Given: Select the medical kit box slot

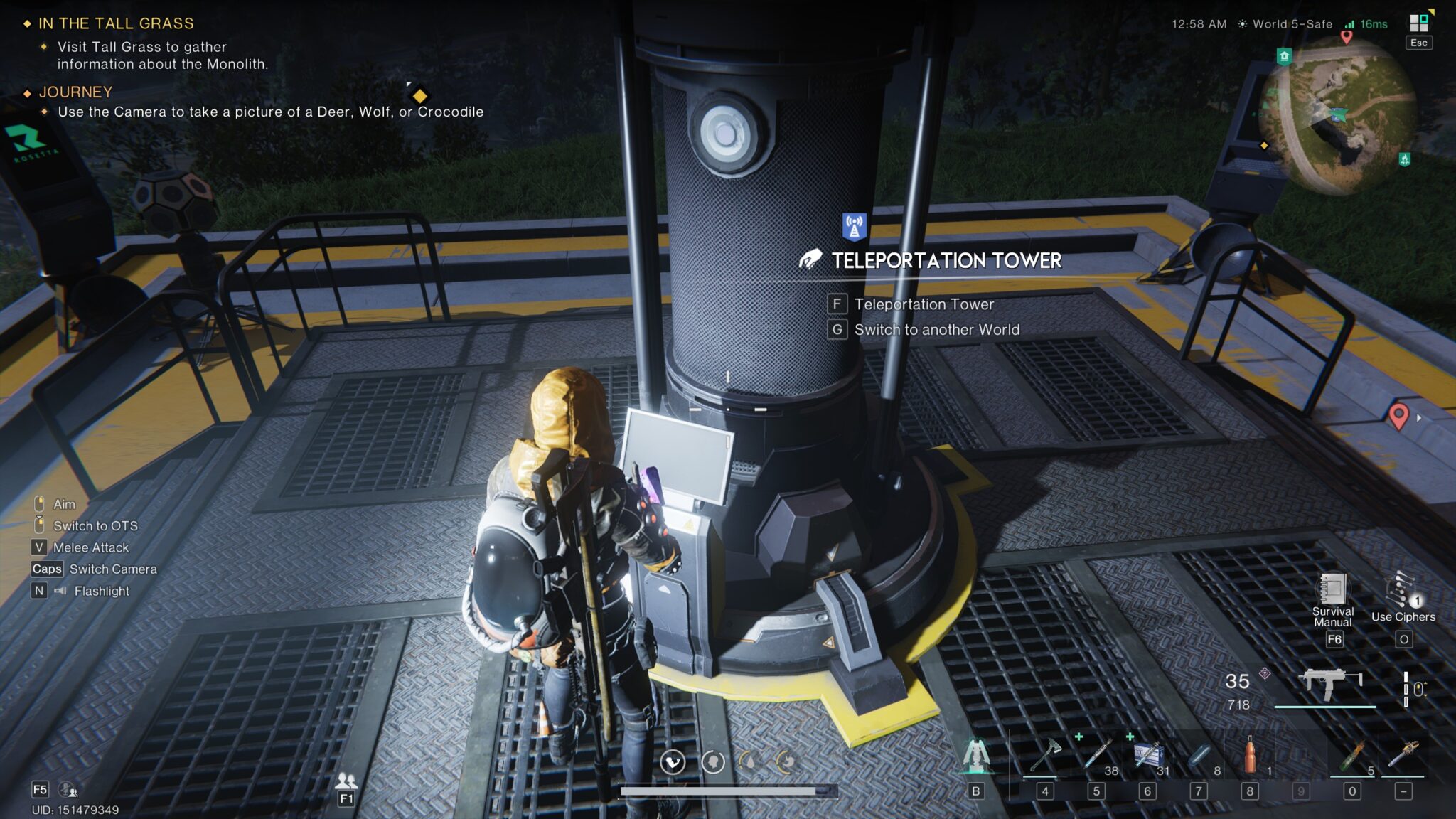Looking at the screenshot, I should coord(1147,755).
